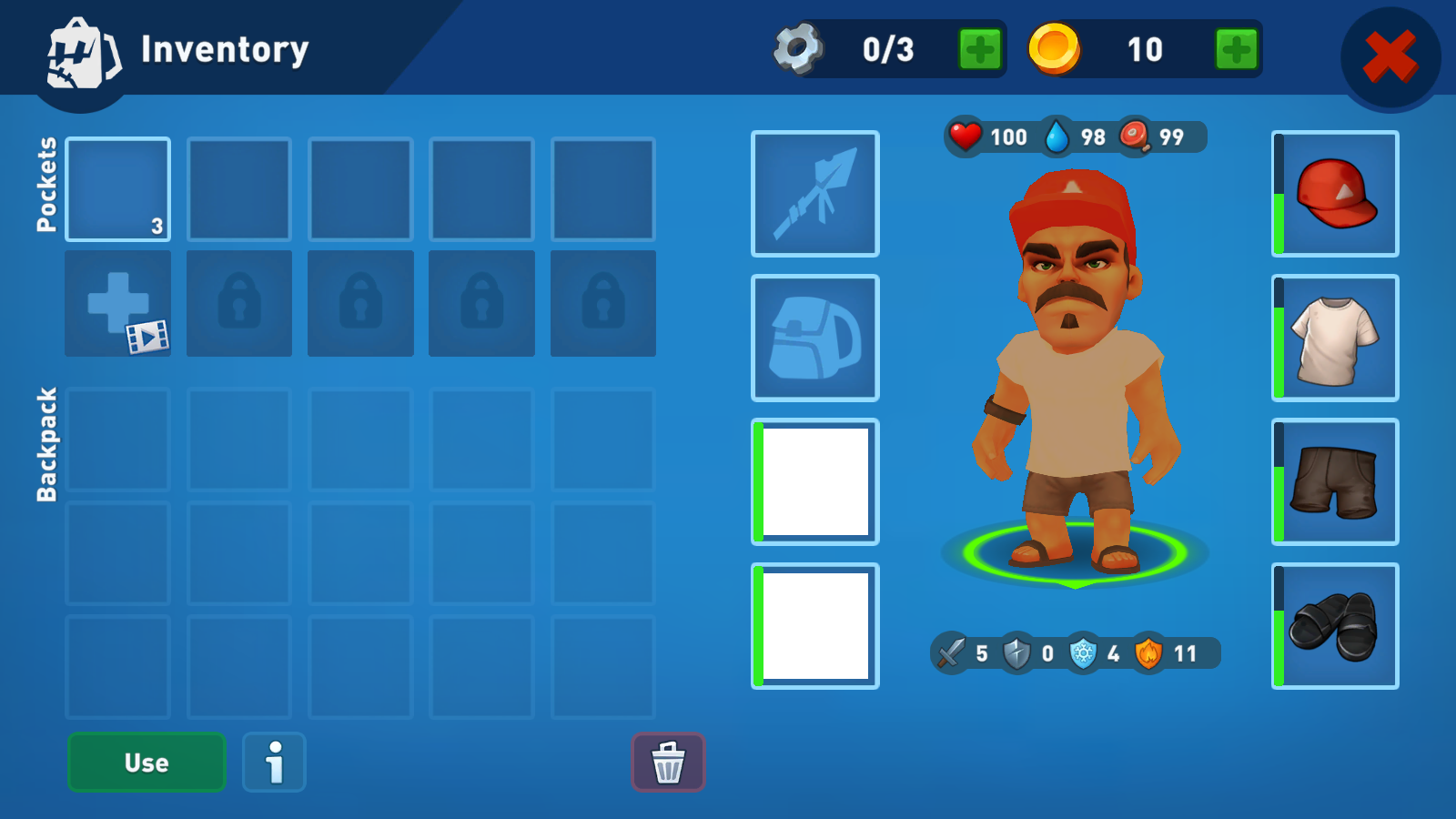
Task: Click the green Use button
Action: [147, 763]
